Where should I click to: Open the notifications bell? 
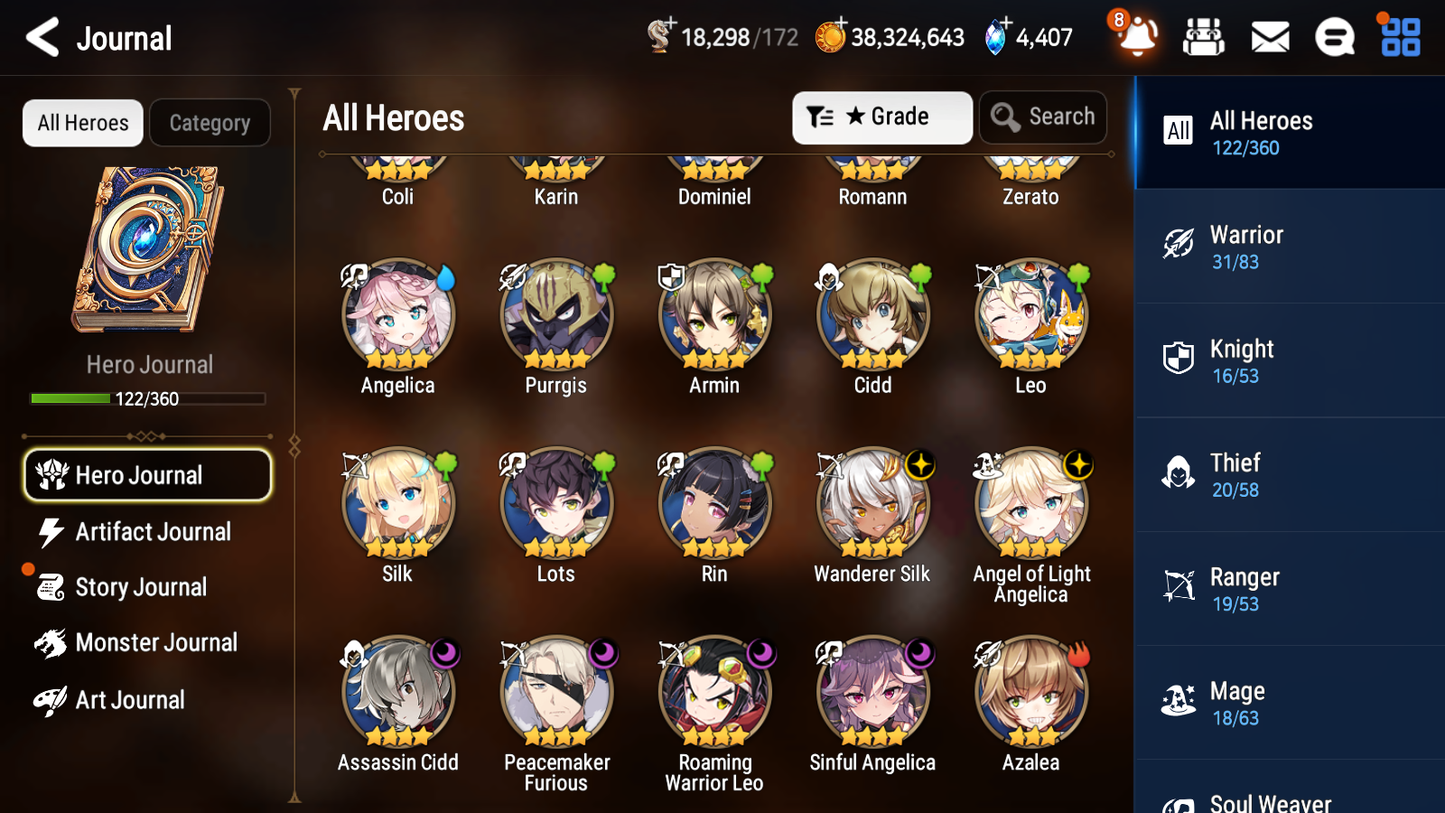tap(1135, 37)
